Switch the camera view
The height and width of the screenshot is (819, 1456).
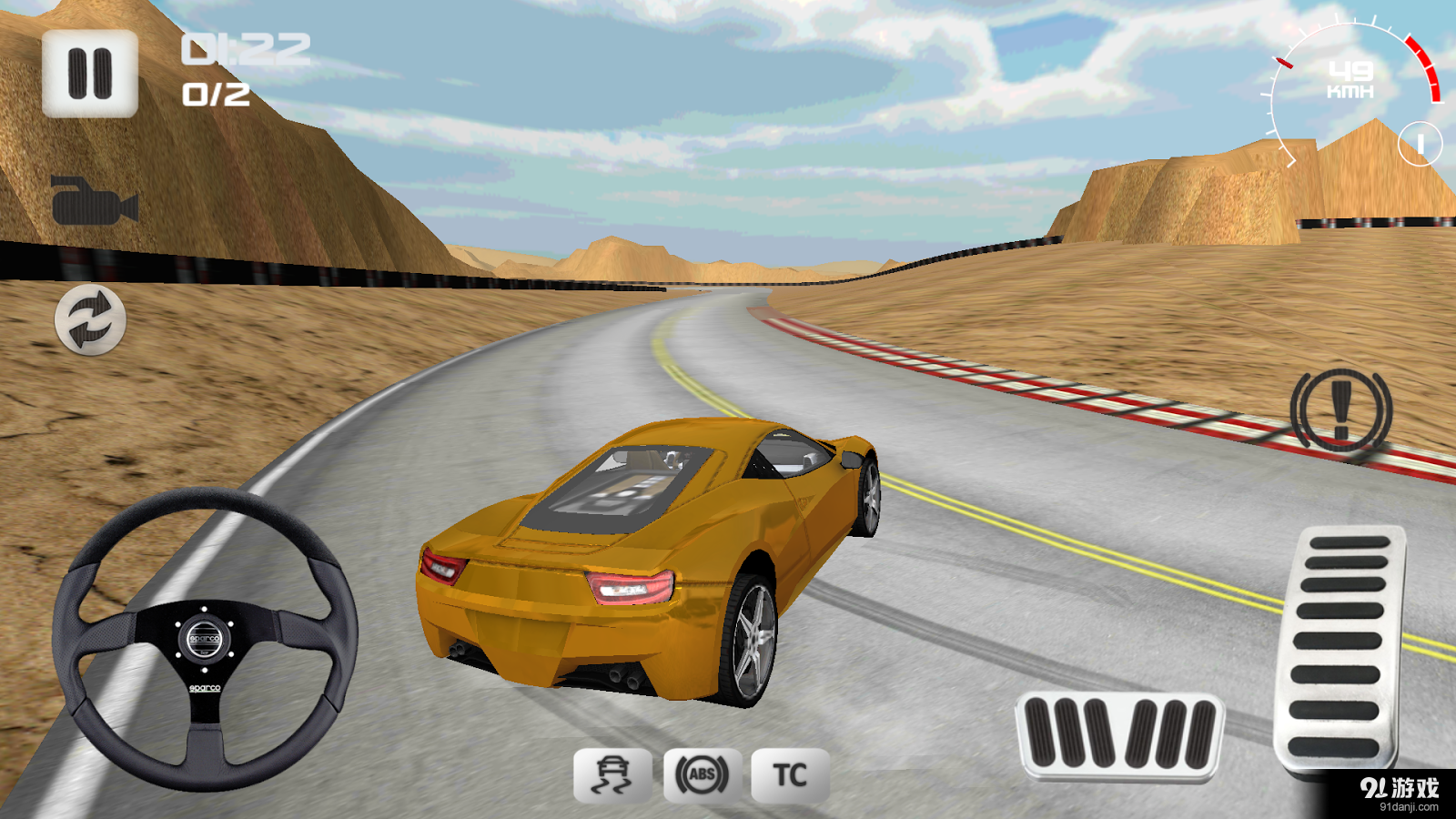[94, 201]
